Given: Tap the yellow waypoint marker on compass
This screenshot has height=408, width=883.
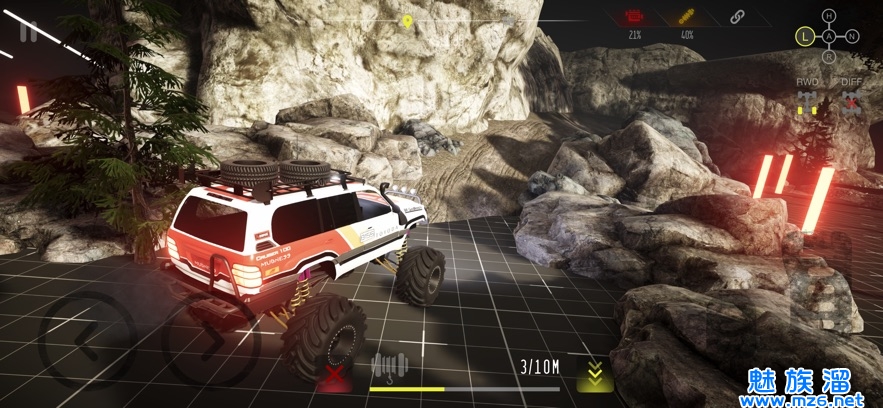Looking at the screenshot, I should pyautogui.click(x=407, y=20).
